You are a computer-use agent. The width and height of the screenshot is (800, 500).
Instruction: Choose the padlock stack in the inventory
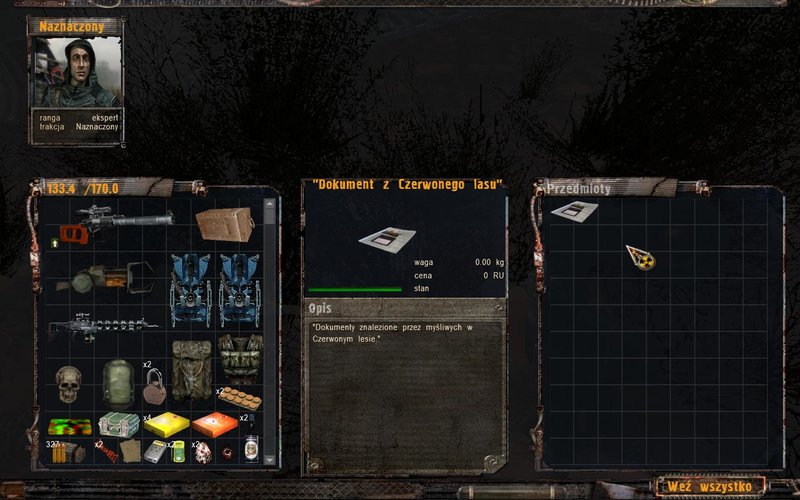tap(153, 385)
